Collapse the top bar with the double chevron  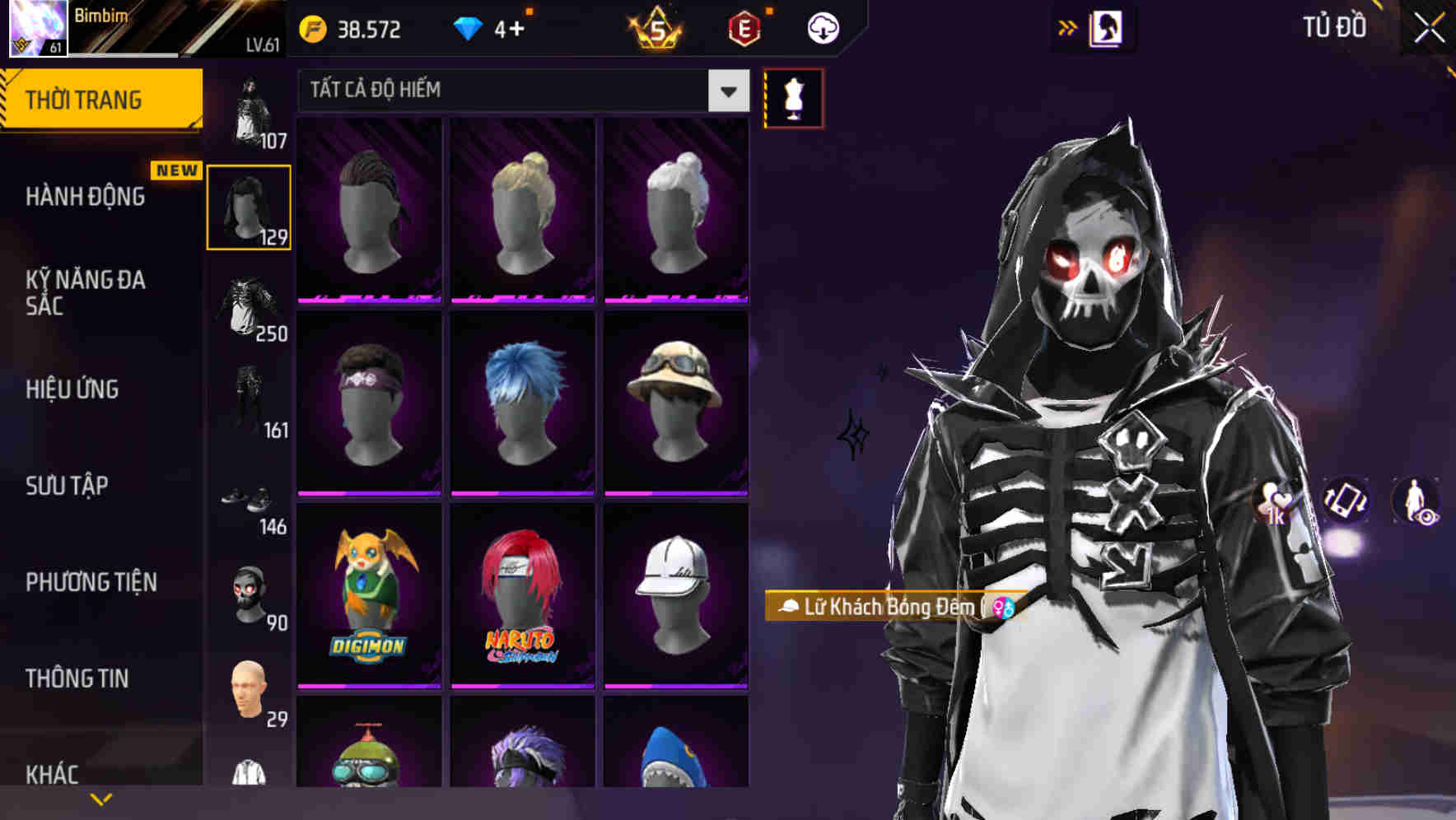[1068, 26]
